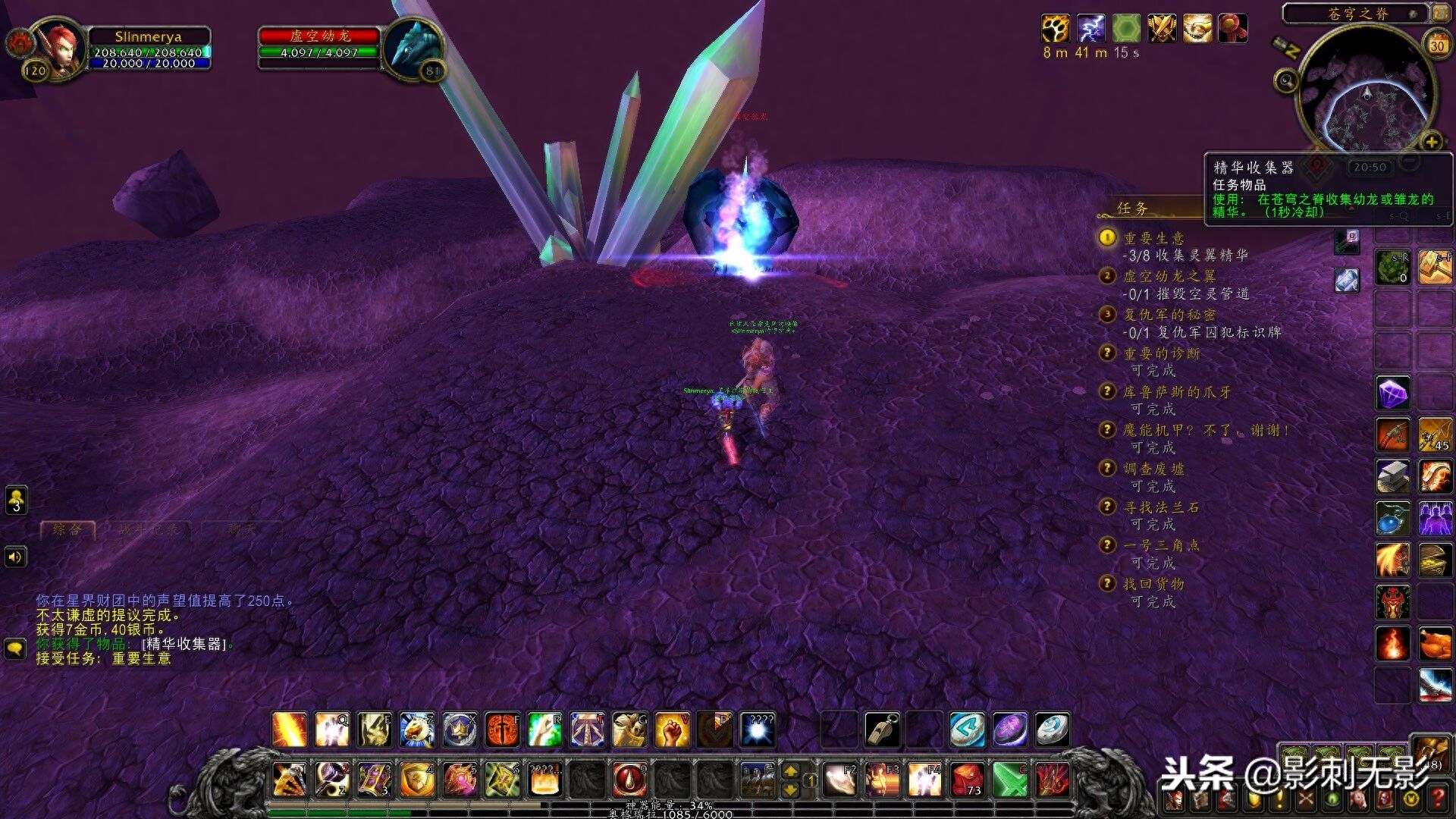Switch action bar page with up arrow
This screenshot has height=819, width=1456.
[x=790, y=771]
